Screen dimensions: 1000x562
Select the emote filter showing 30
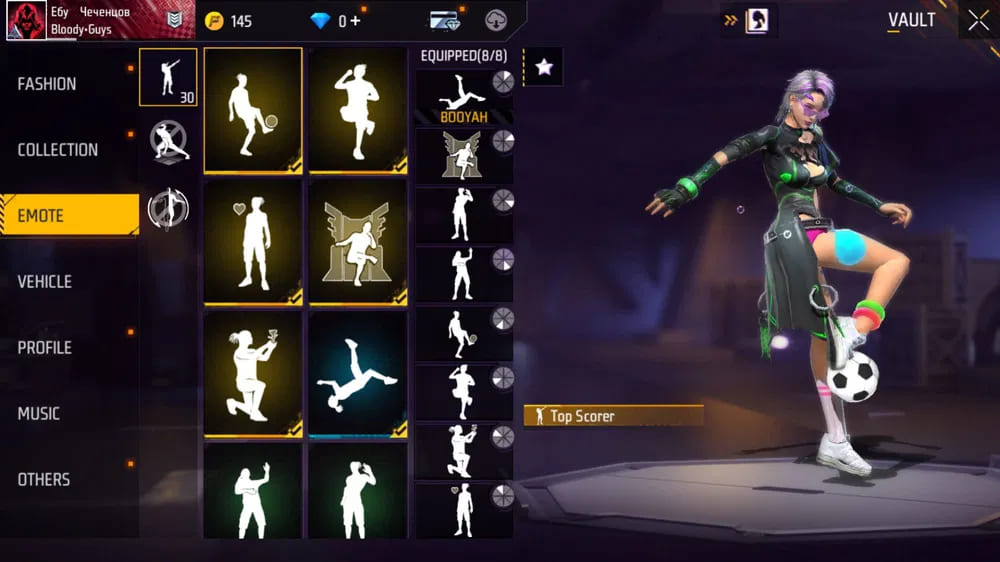coord(167,77)
